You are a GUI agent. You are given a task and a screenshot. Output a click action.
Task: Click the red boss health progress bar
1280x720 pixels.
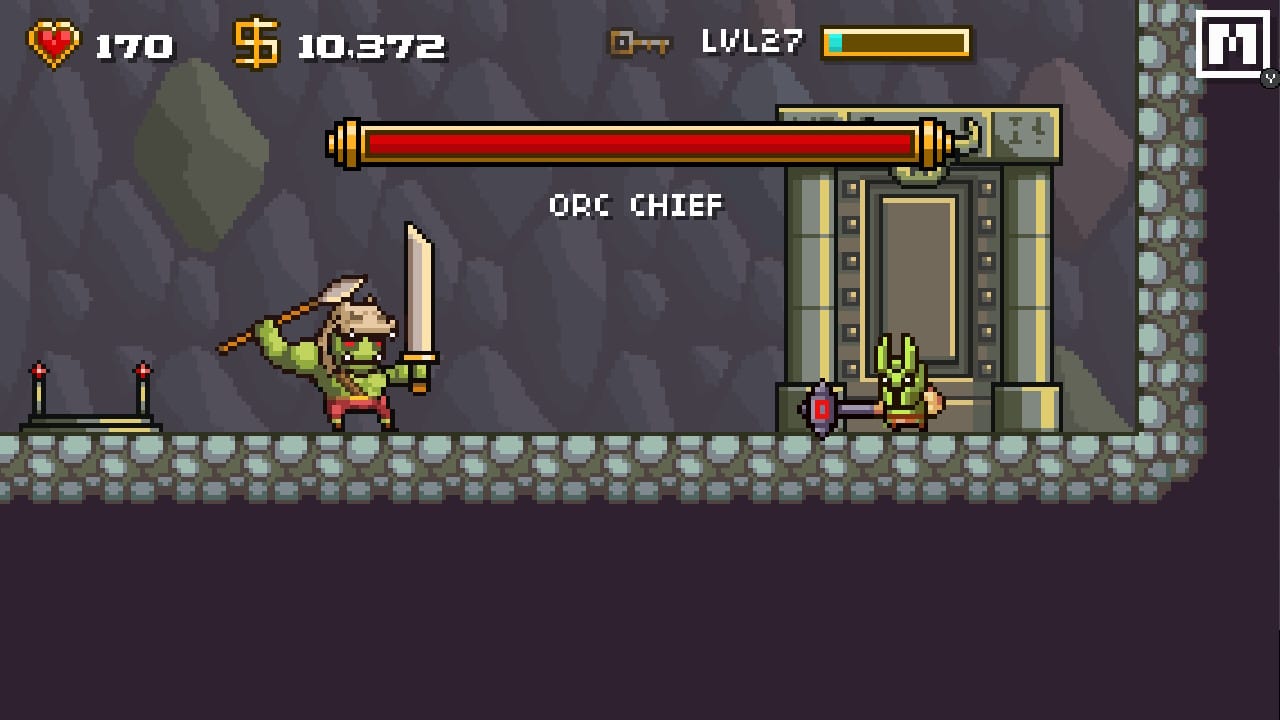[640, 143]
